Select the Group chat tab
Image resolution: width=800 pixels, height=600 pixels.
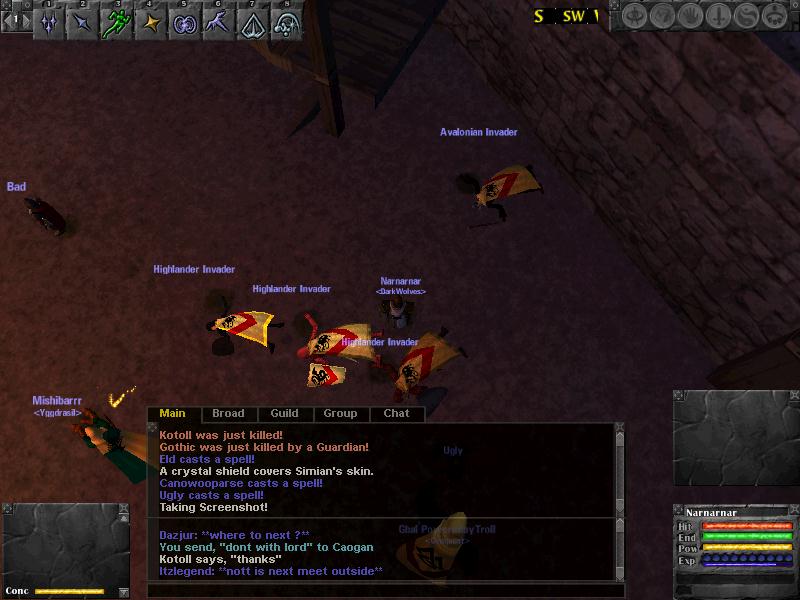(340, 413)
